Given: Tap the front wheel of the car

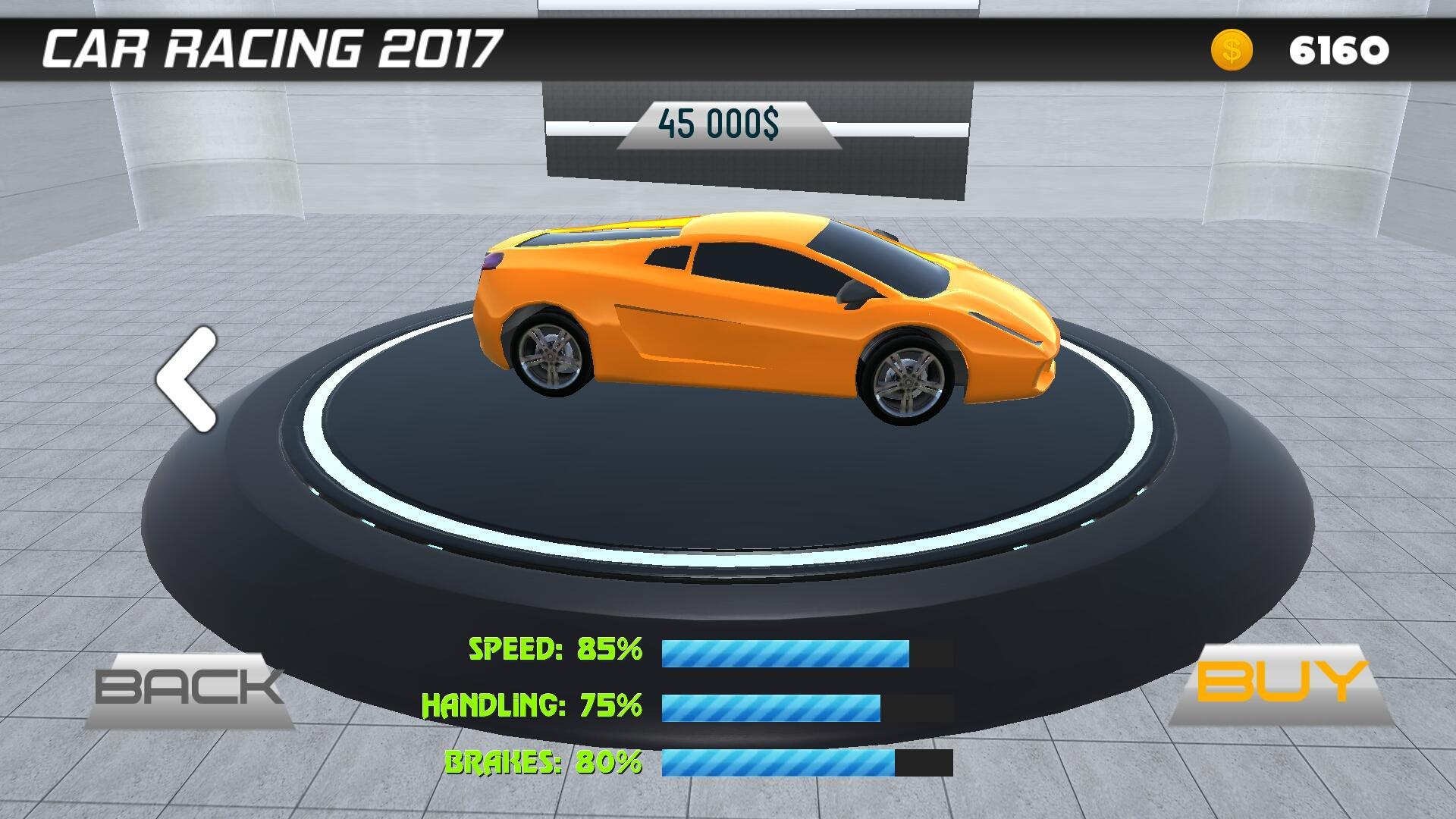Looking at the screenshot, I should (906, 379).
